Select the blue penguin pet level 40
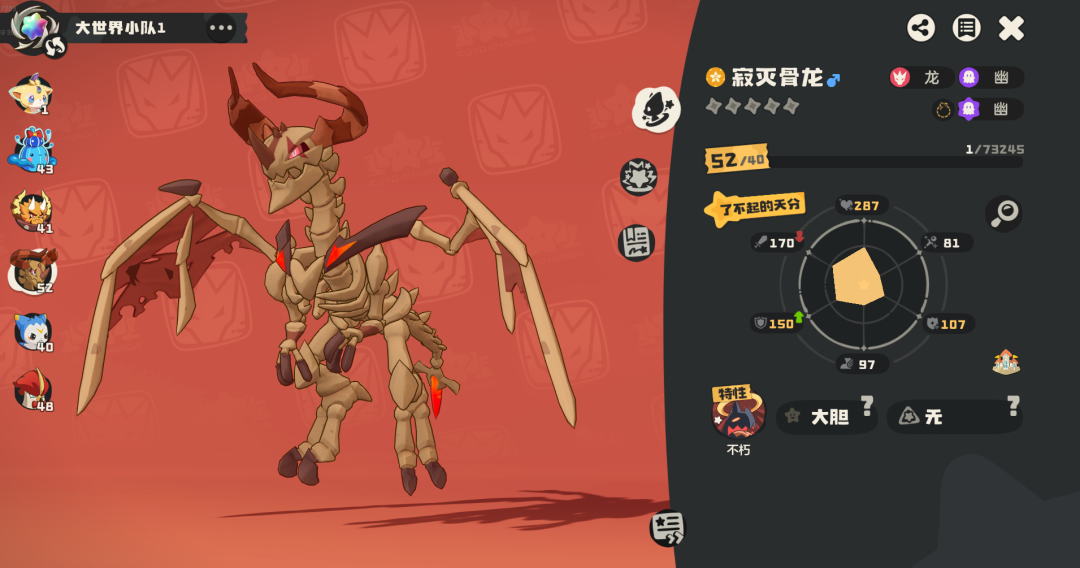1080x568 pixels. 32,331
